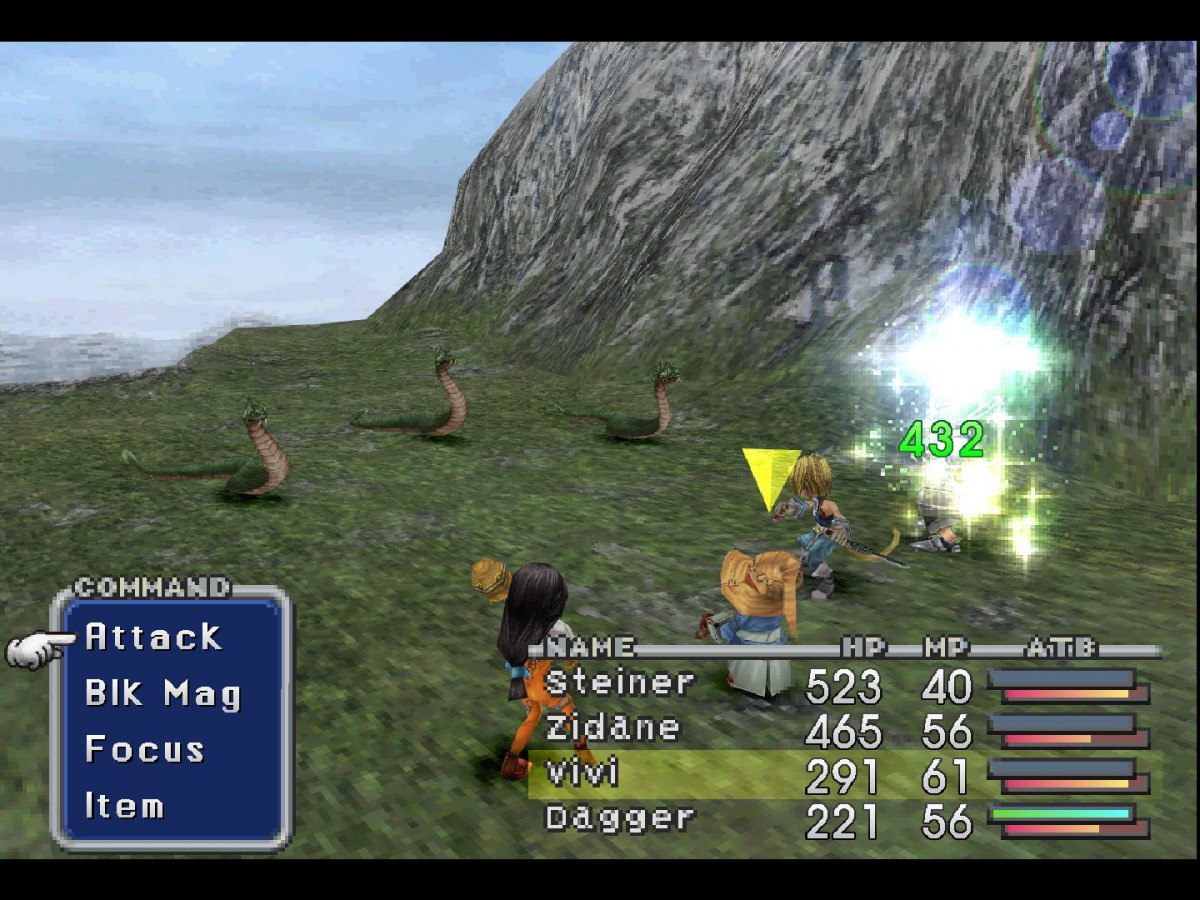
Task: Select Dagger's row in party list
Action: (620, 819)
